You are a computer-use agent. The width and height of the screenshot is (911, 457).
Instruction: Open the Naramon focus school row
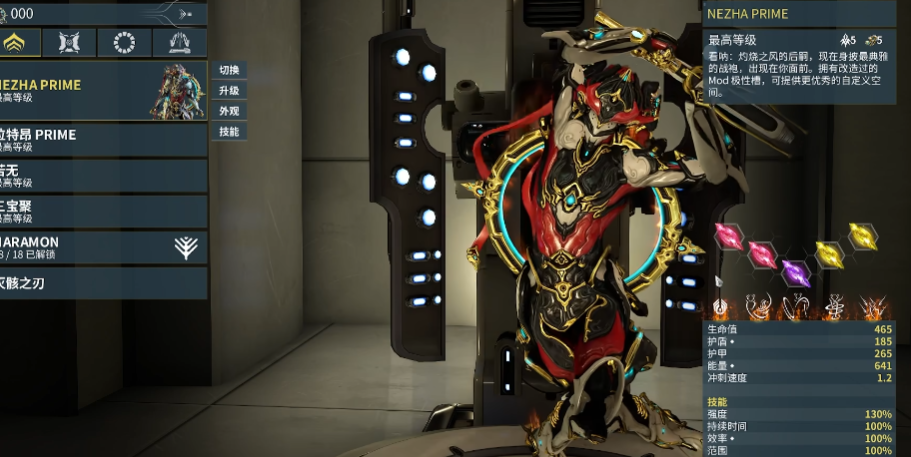point(100,247)
